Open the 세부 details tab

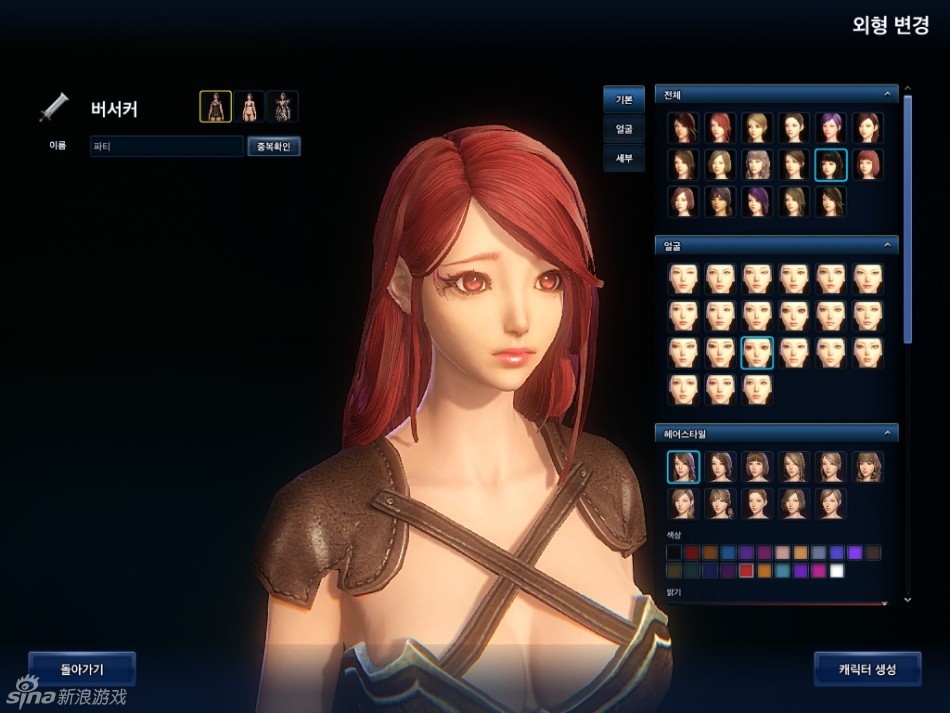coord(623,158)
